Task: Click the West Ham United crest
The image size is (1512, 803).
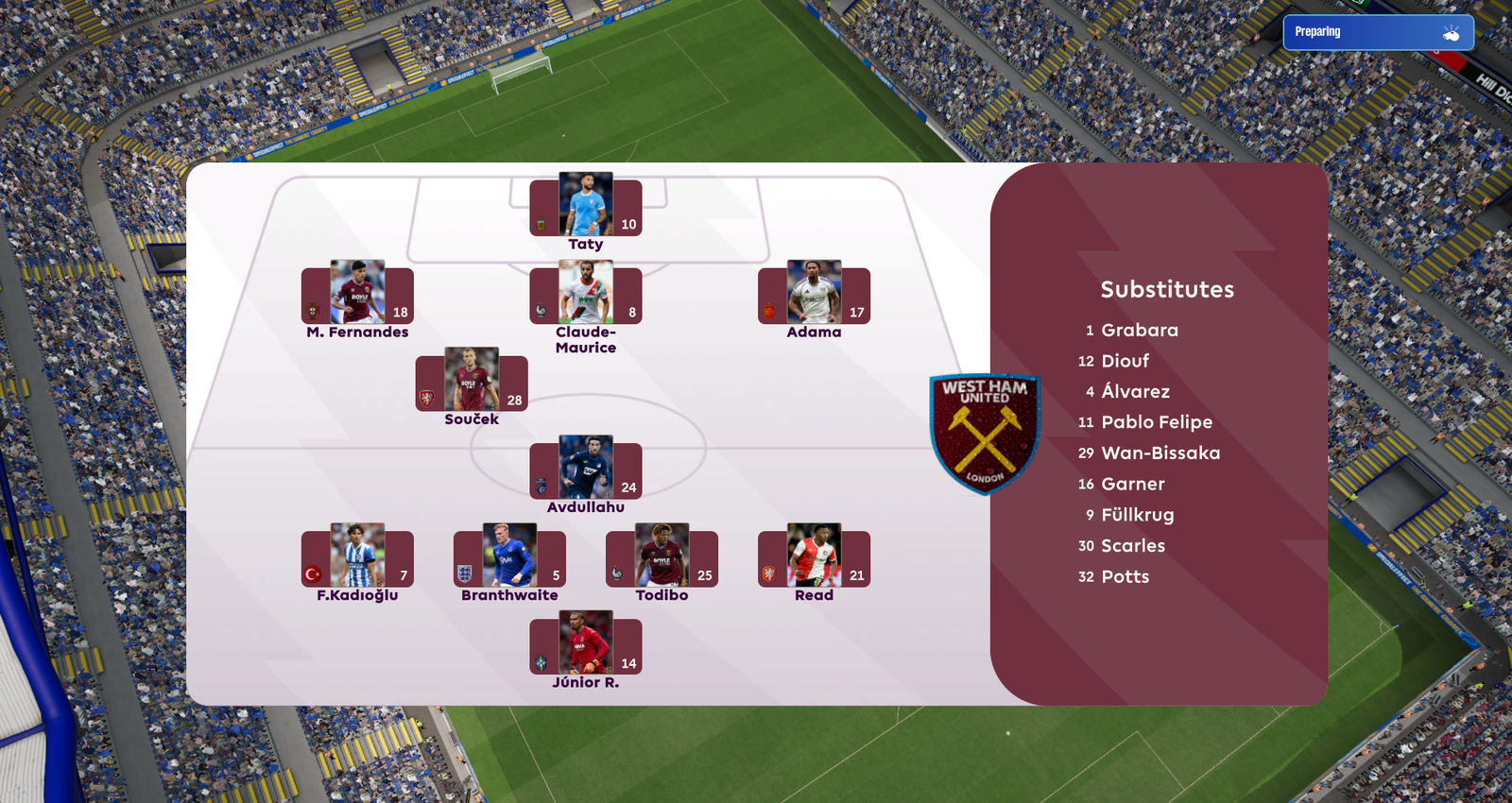Action: click(x=985, y=434)
